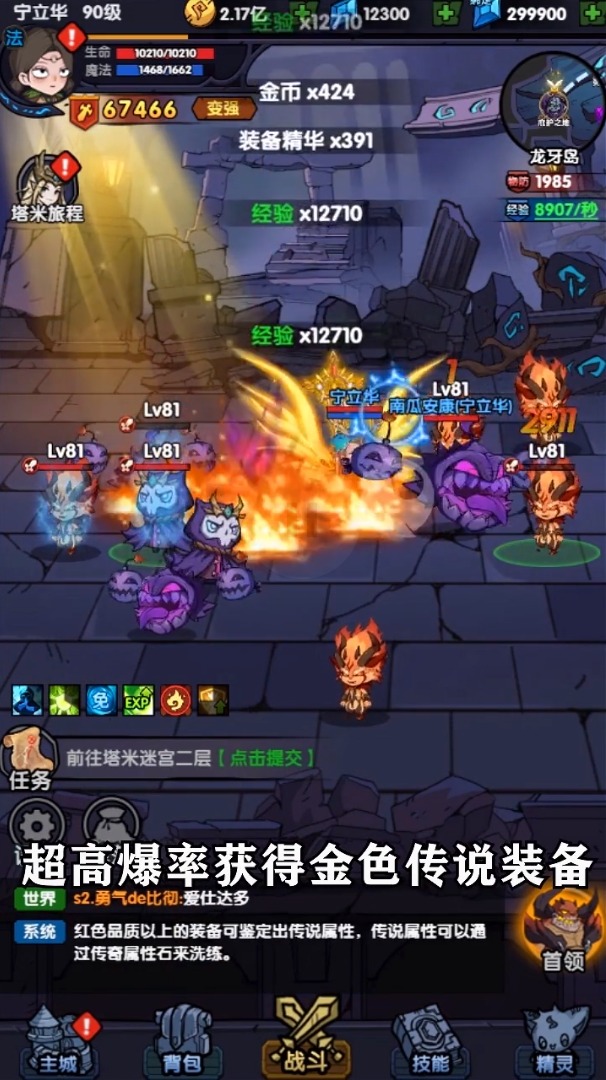The height and width of the screenshot is (1080, 606).
Task: Open the 系统 system message channel
Action: (40, 932)
